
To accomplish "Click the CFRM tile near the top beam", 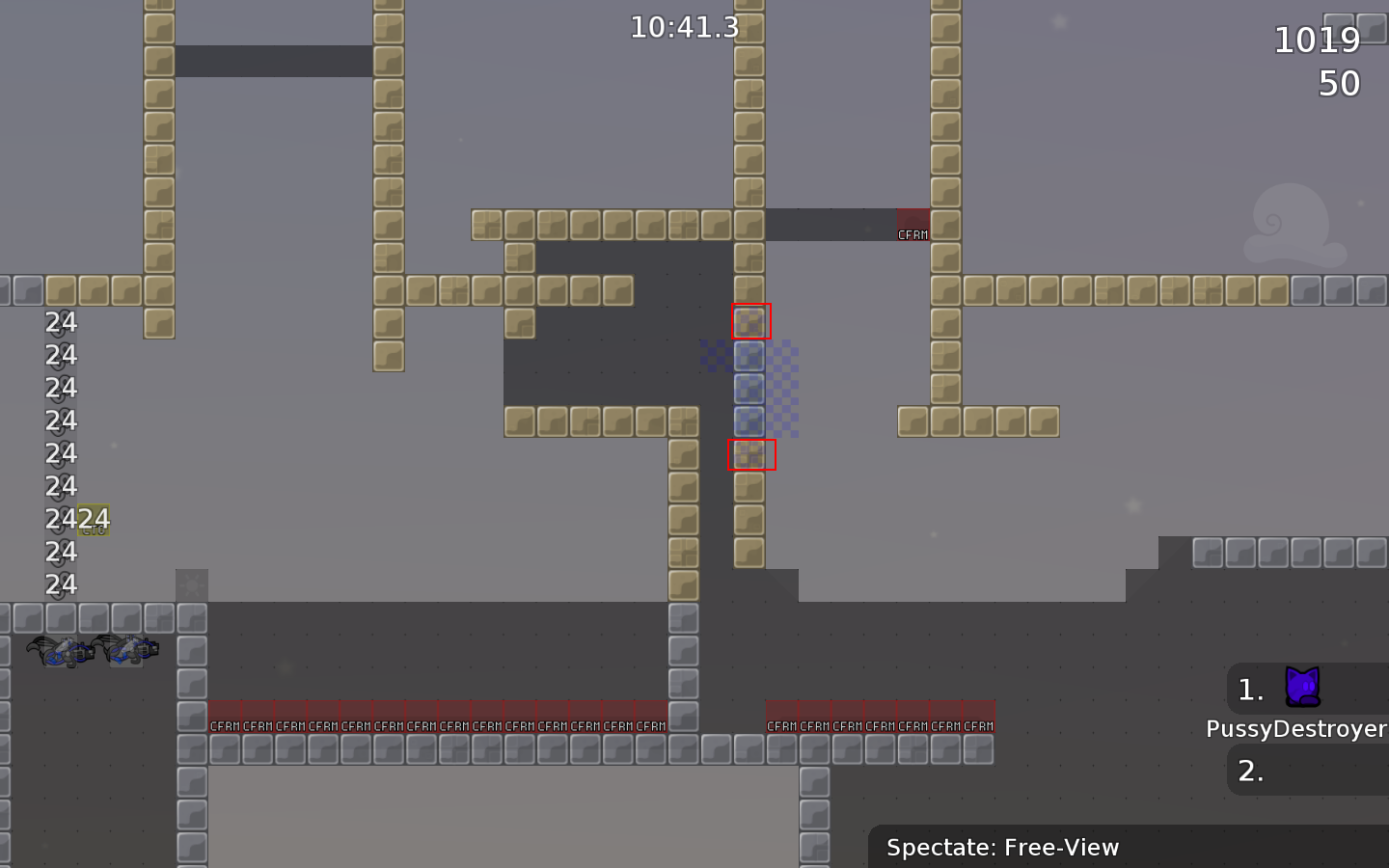I will click(912, 224).
